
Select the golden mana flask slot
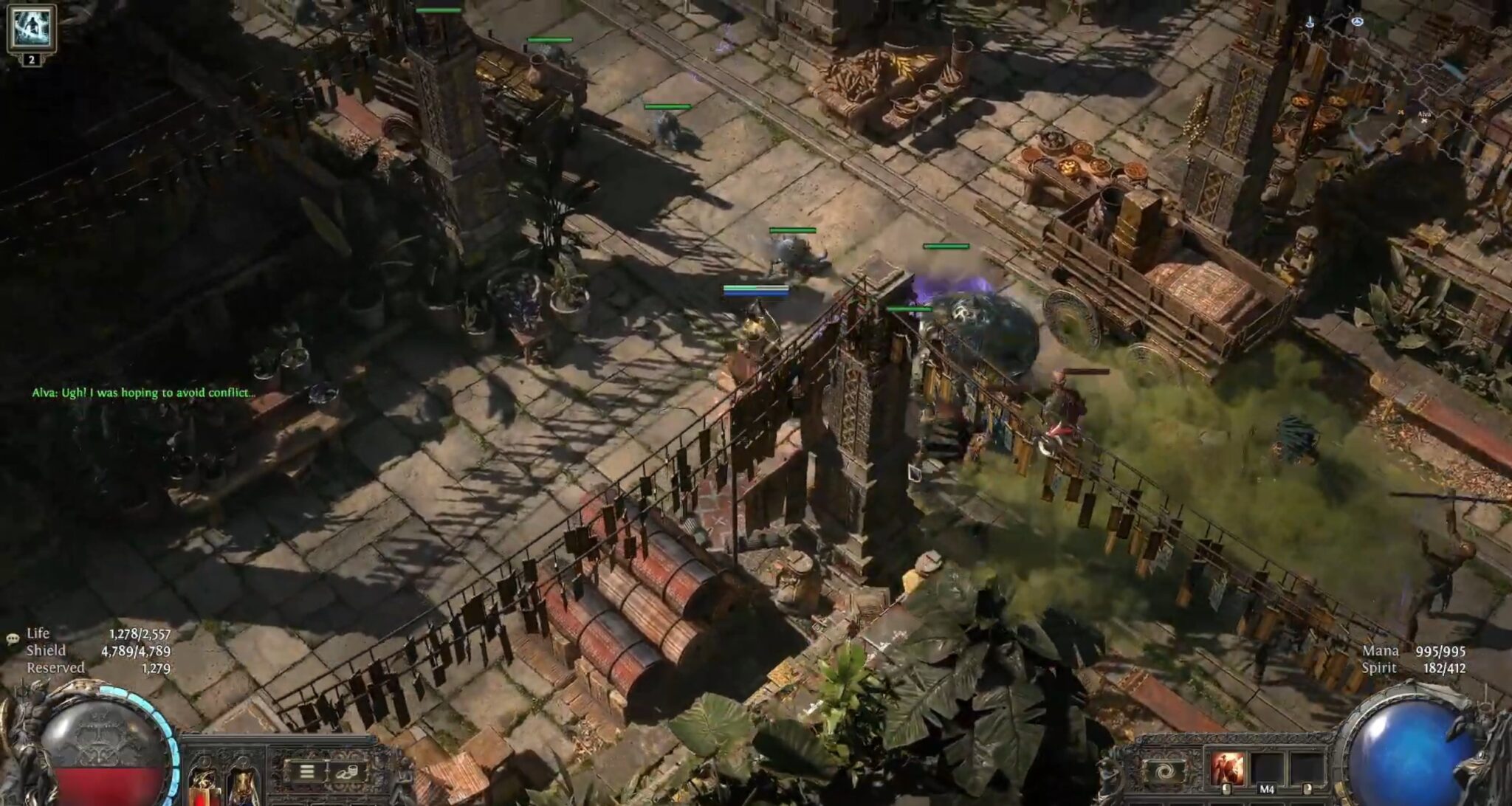point(244,786)
